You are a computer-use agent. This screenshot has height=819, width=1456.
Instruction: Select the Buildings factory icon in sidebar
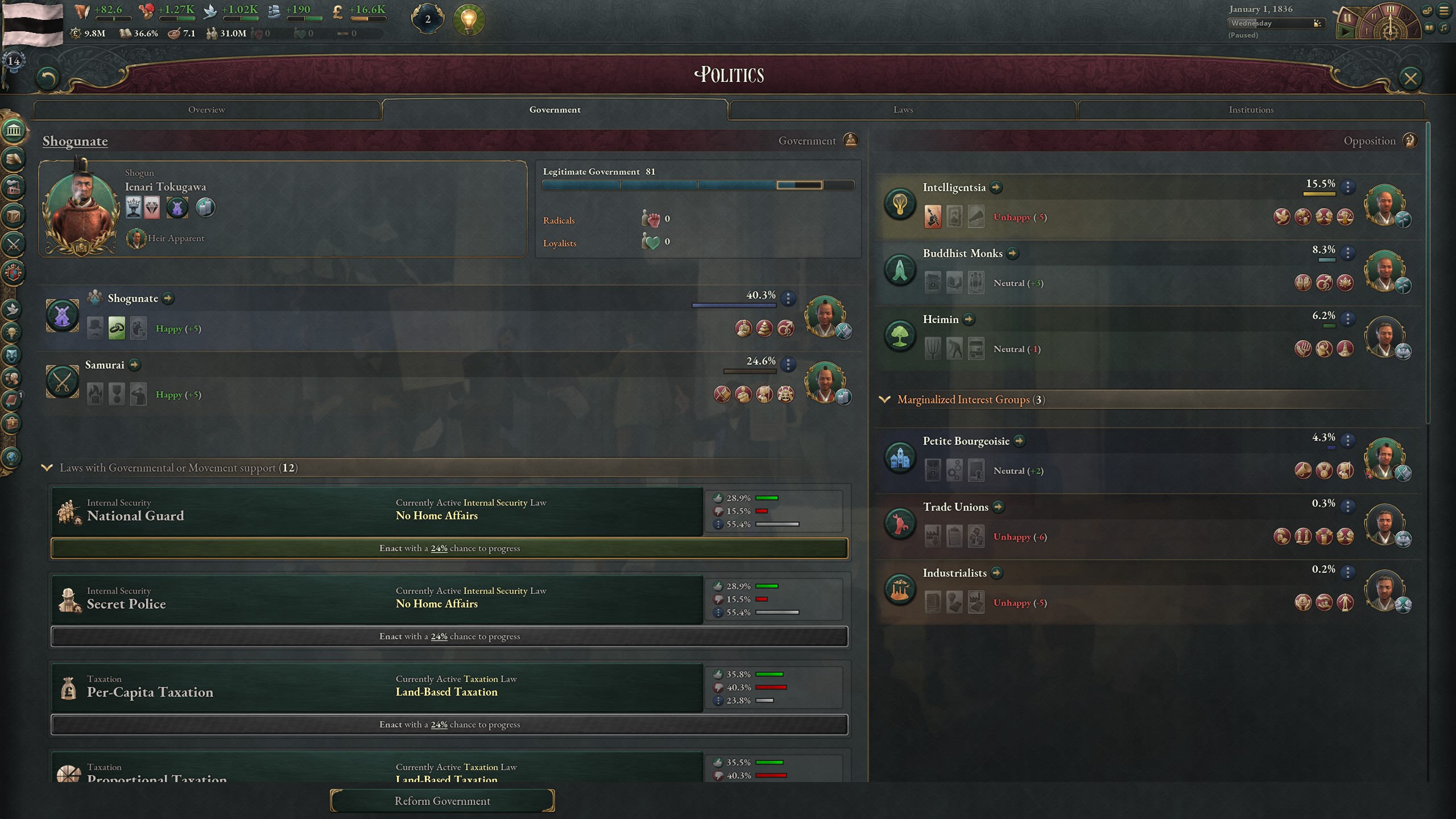tap(14, 188)
